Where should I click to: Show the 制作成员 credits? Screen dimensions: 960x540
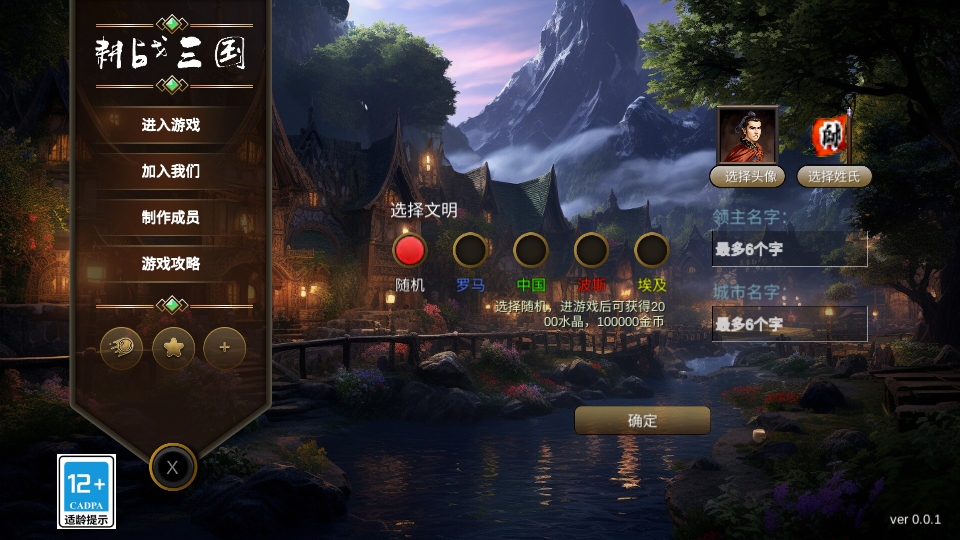171,217
